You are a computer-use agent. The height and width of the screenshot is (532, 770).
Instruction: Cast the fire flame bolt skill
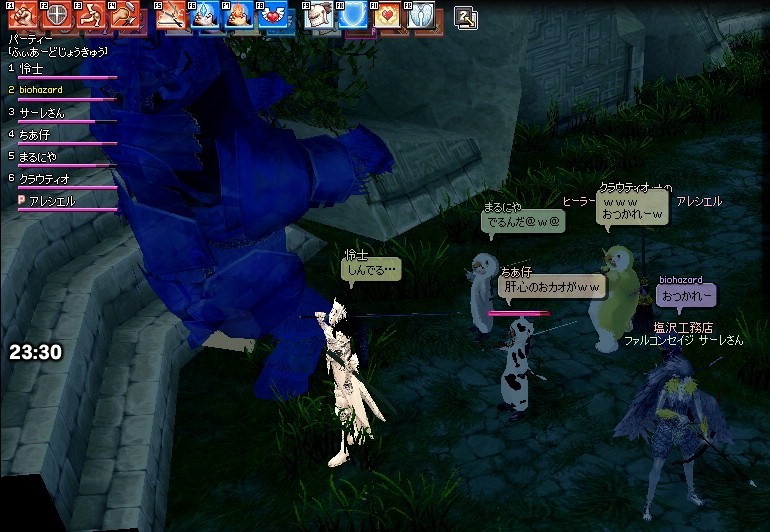tap(237, 15)
